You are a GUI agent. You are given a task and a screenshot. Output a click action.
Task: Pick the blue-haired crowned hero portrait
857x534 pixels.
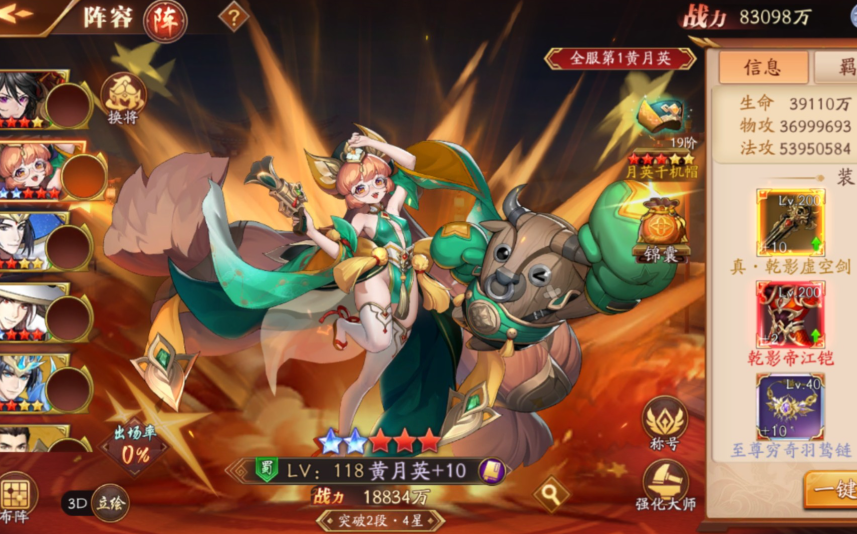point(22,382)
